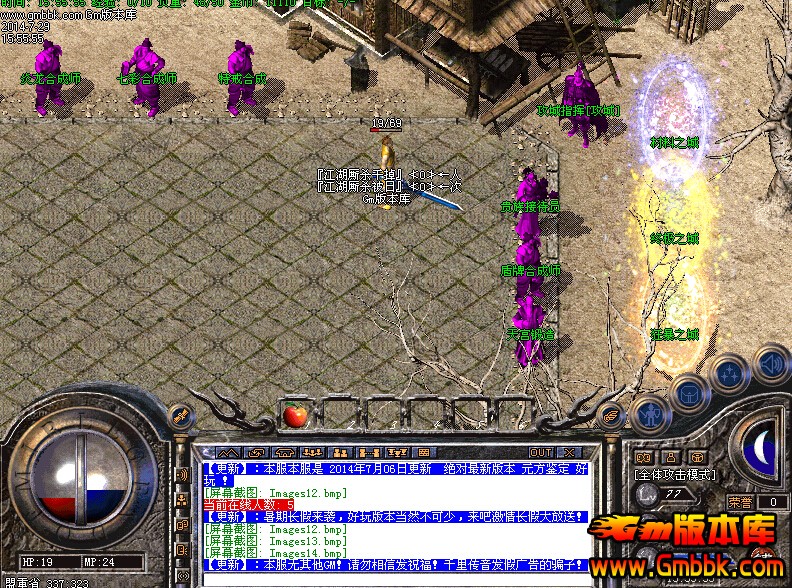
Task: Click the chat message display area
Action: tap(393, 515)
